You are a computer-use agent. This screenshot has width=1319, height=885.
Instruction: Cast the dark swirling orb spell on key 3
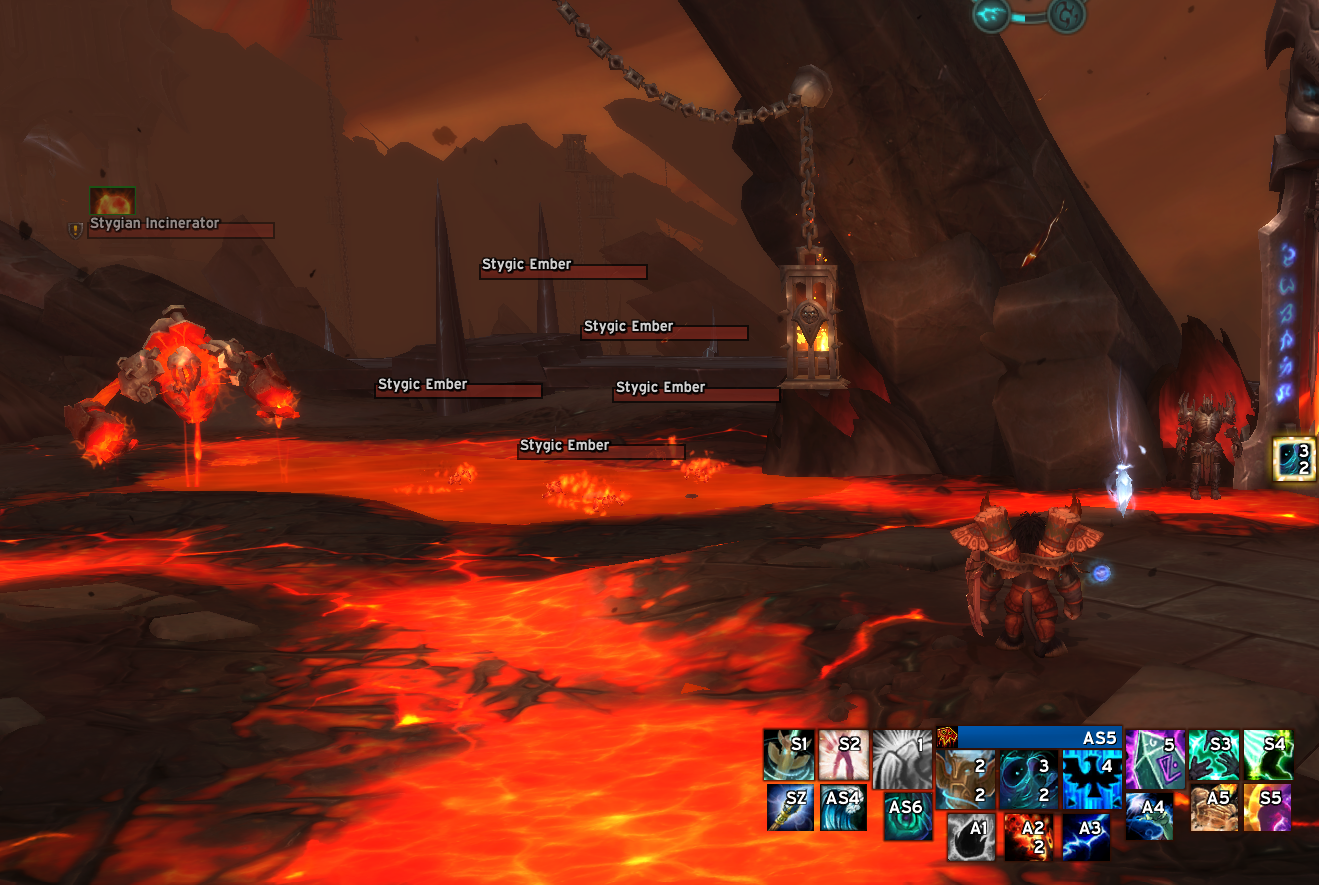coord(1029,780)
